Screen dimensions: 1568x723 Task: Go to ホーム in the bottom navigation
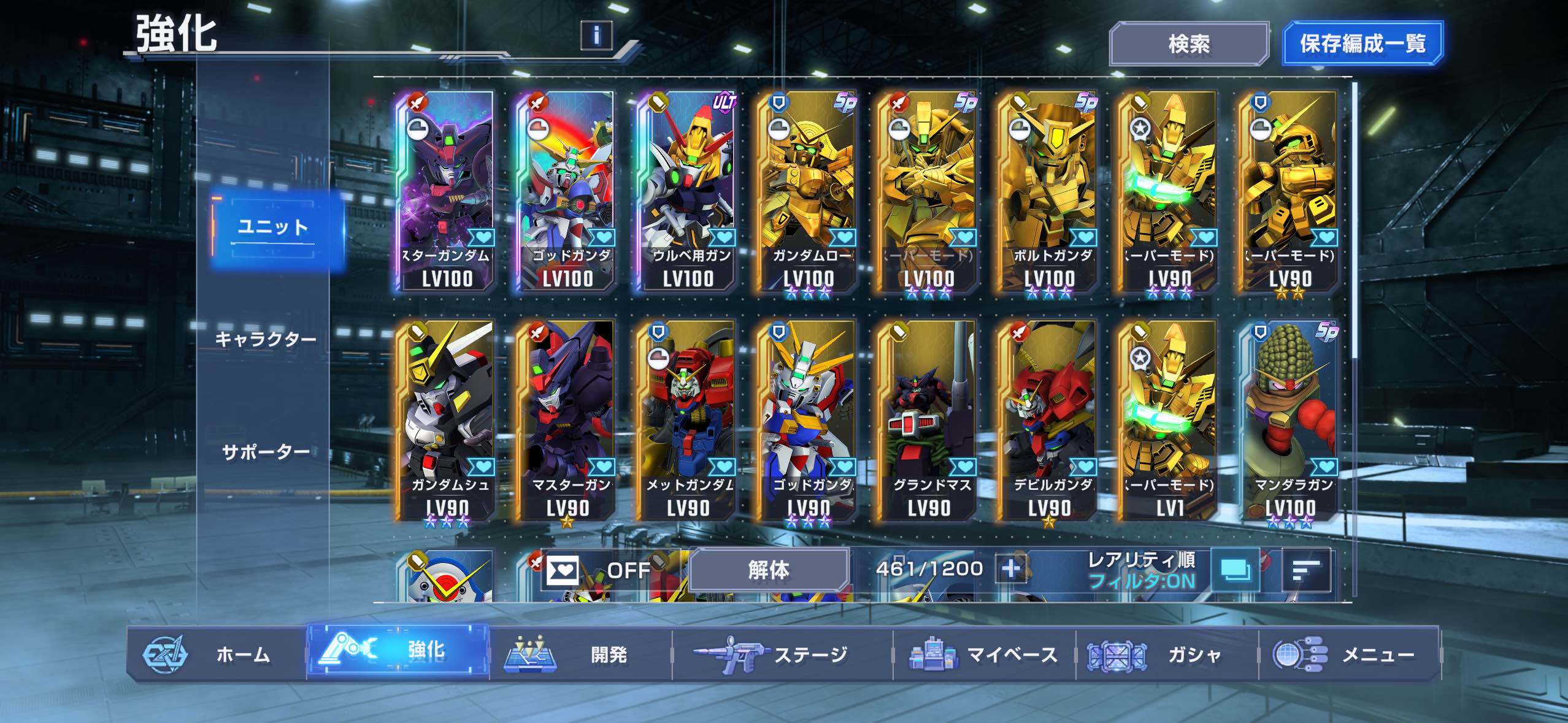coord(216,654)
